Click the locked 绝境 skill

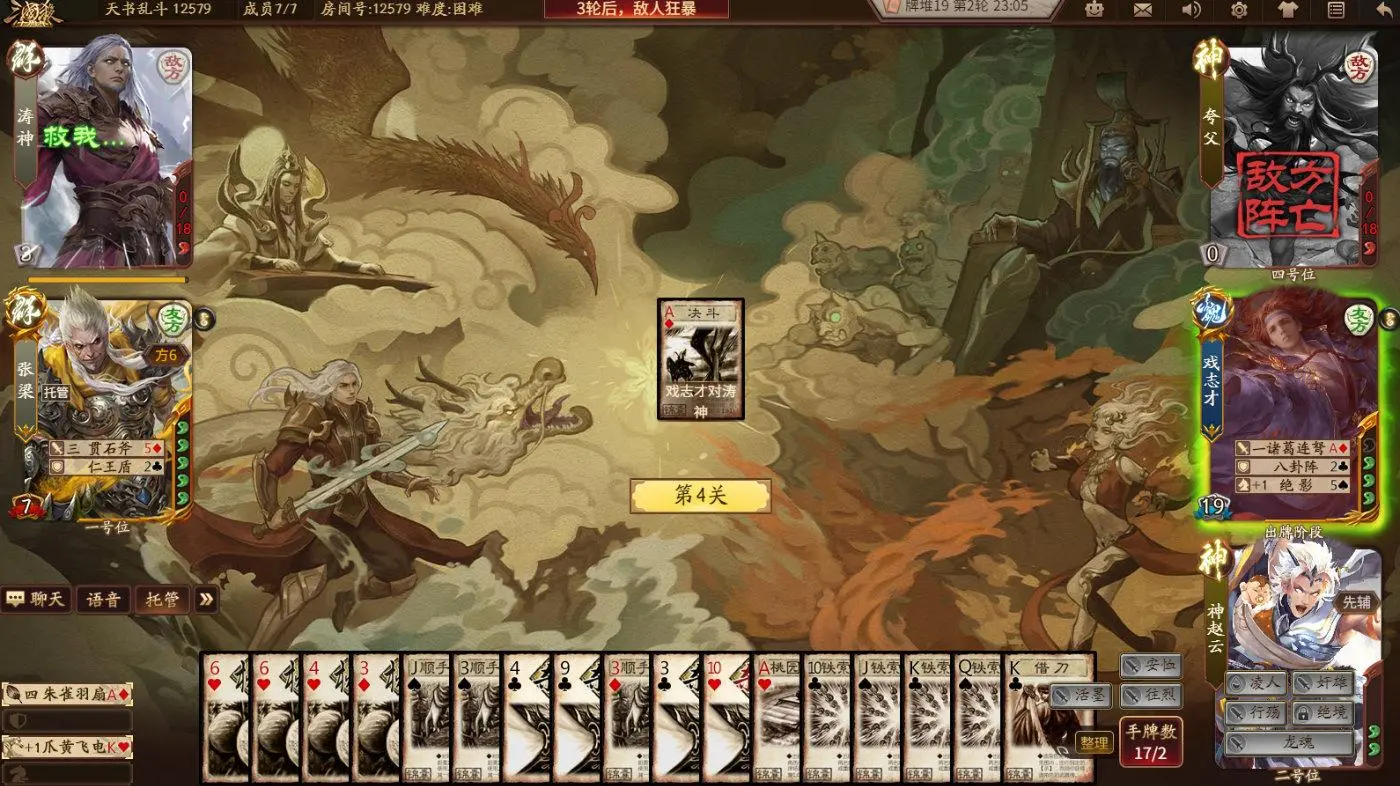[x=1322, y=713]
